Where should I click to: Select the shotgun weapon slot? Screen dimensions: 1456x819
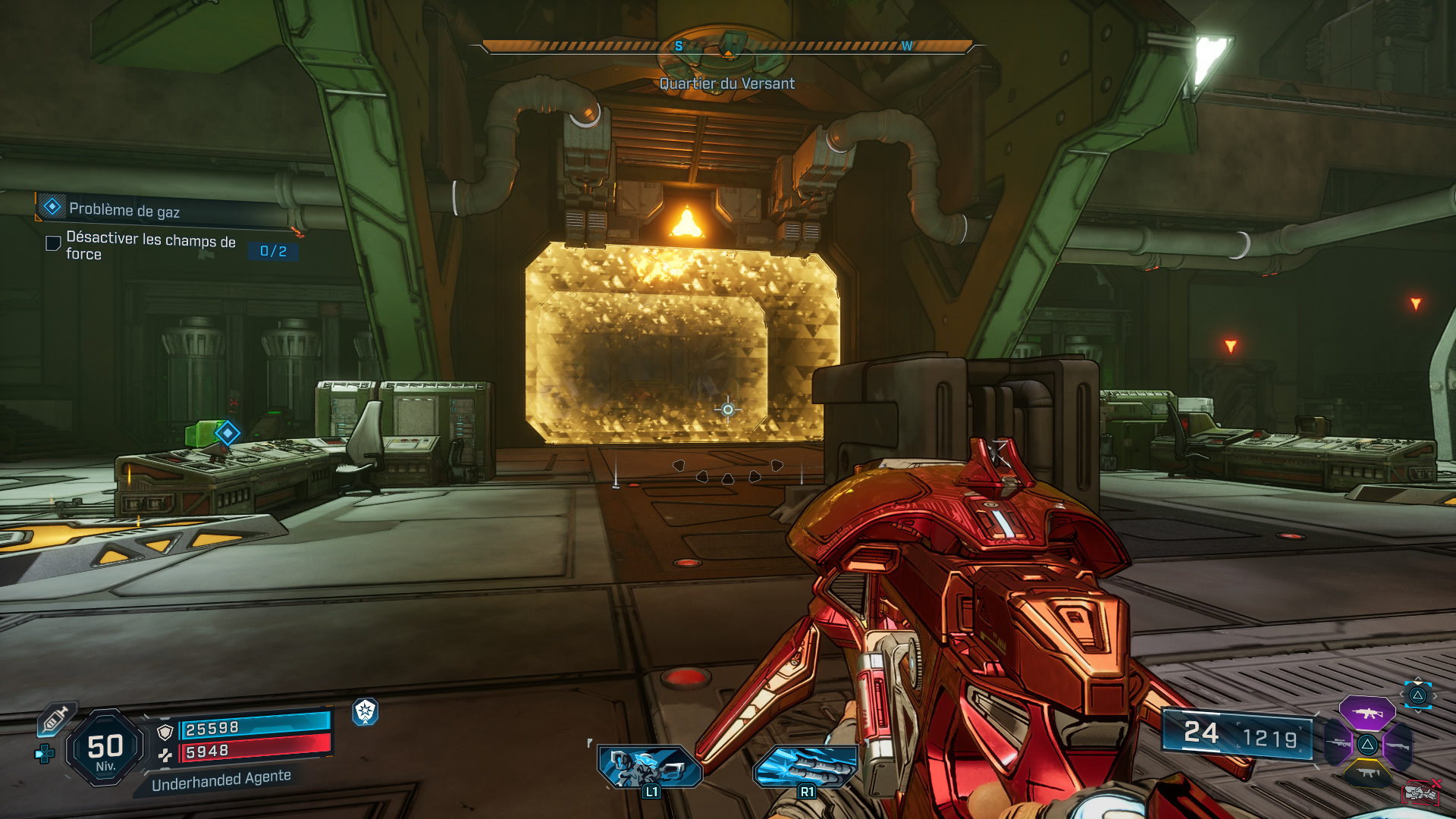1398,745
